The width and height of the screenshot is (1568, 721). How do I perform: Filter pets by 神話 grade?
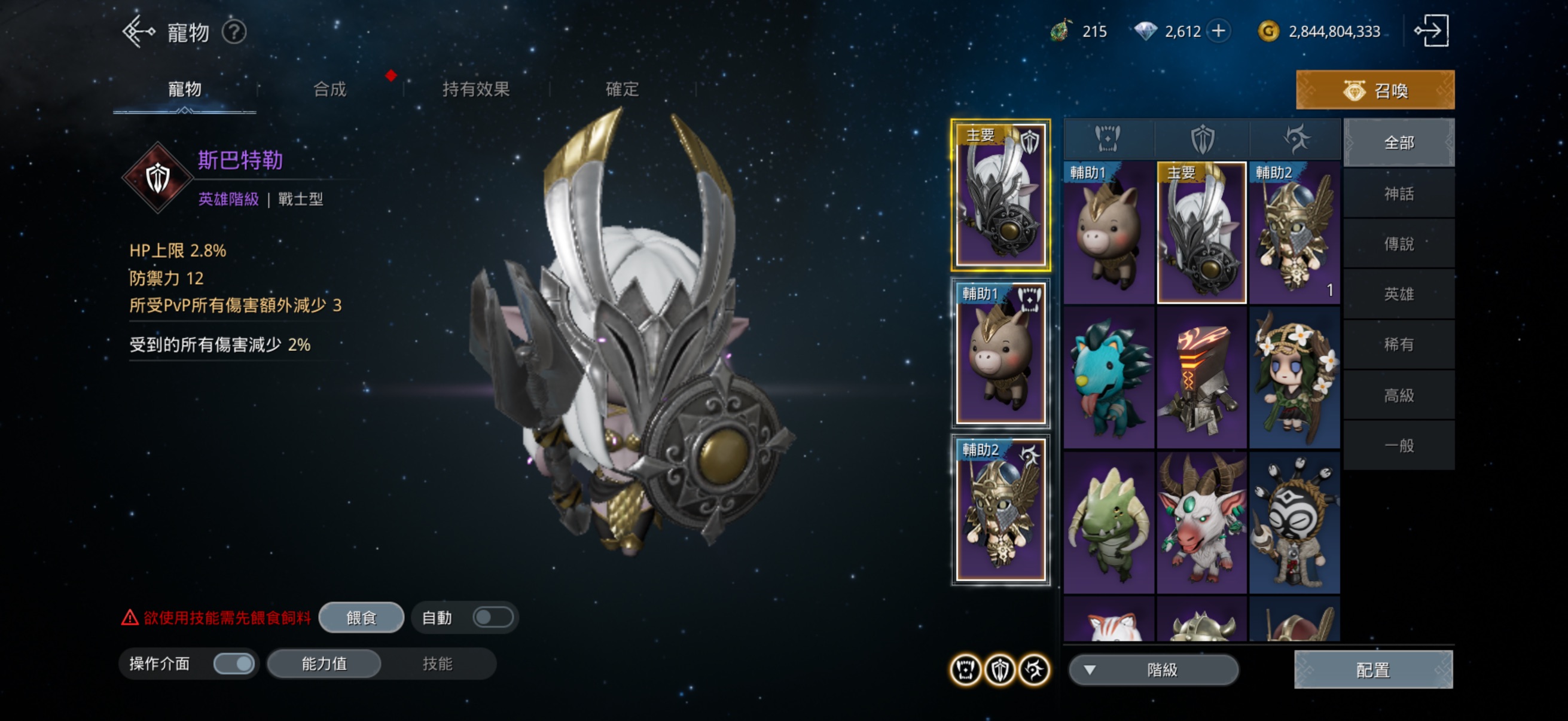1398,194
